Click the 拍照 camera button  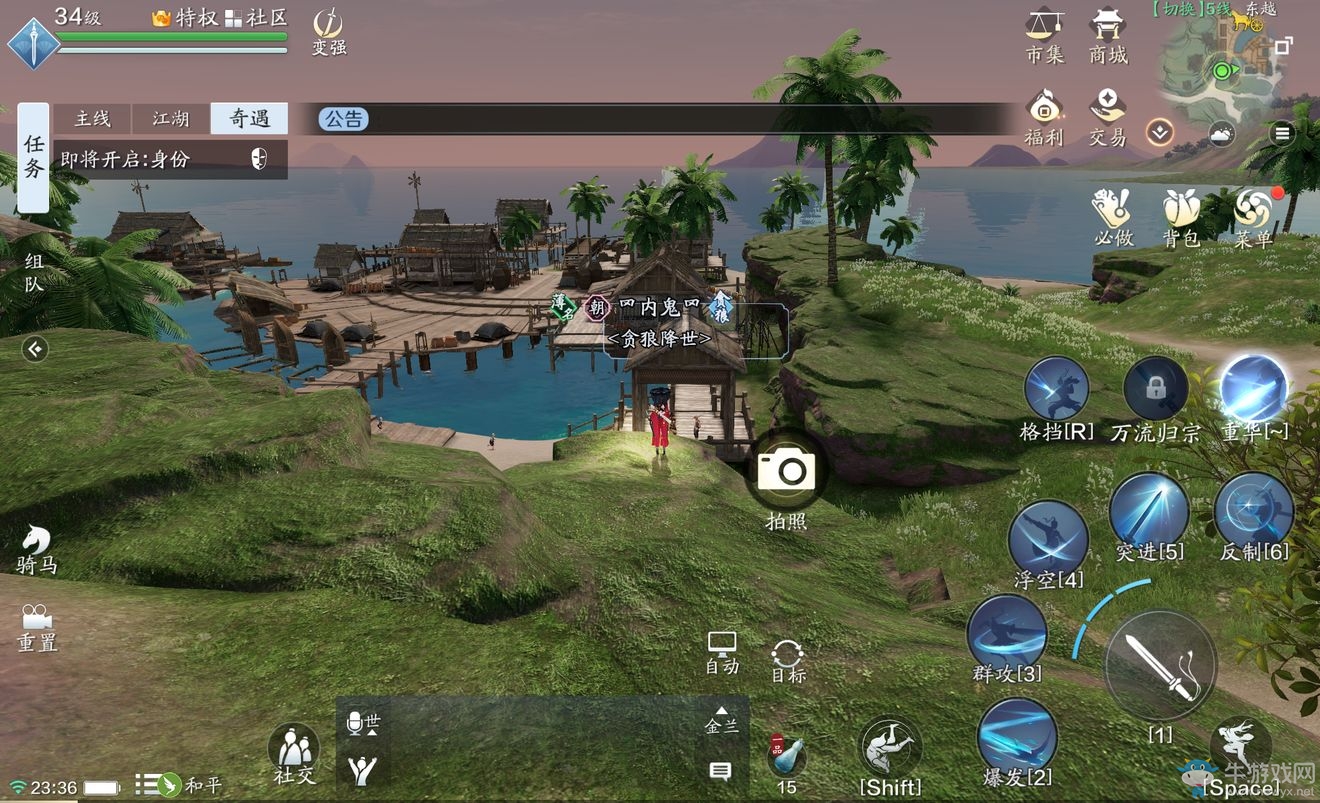pyautogui.click(x=787, y=471)
